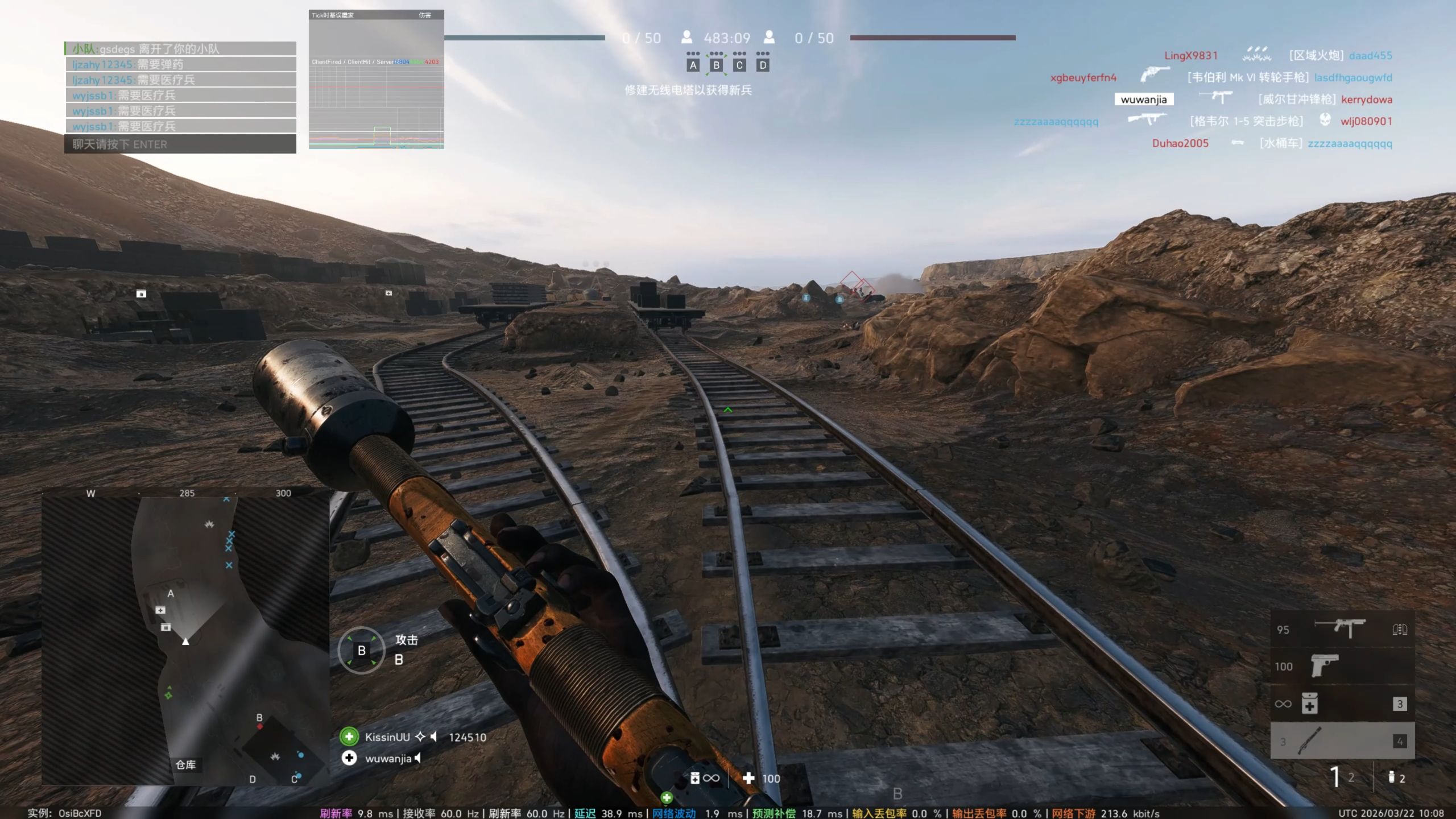The height and width of the screenshot is (819, 1456).
Task: Select objective flag C at top
Action: coord(739,65)
